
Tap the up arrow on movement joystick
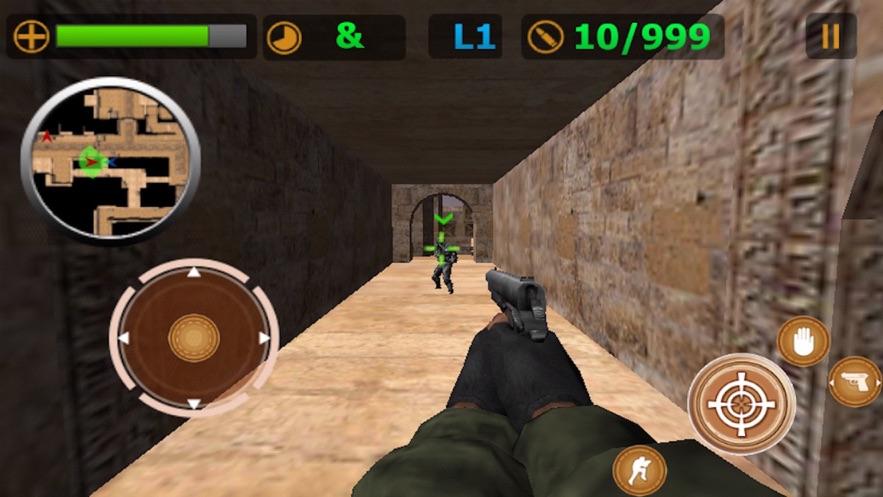(x=194, y=272)
